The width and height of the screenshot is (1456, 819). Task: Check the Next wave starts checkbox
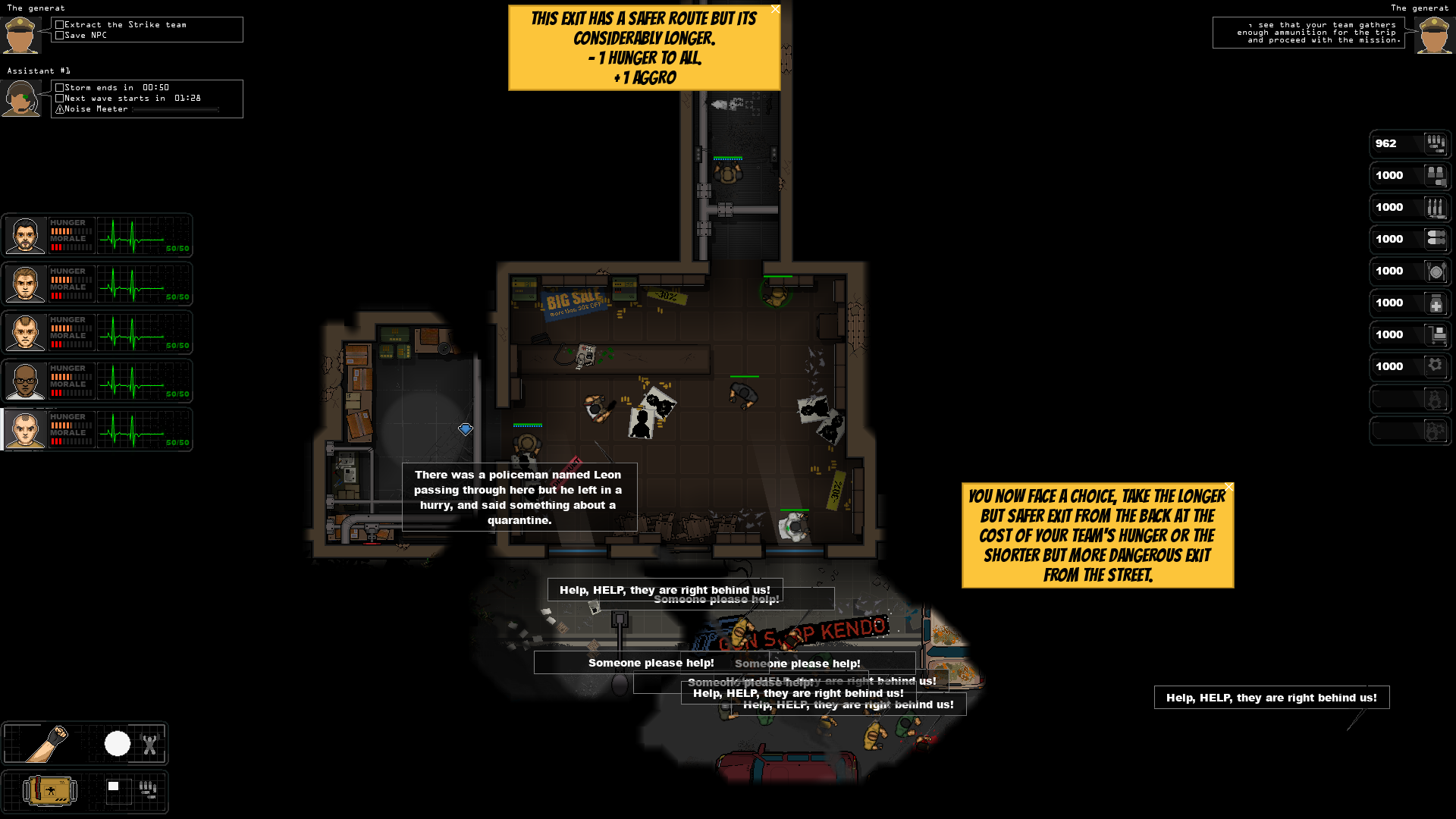(x=60, y=98)
